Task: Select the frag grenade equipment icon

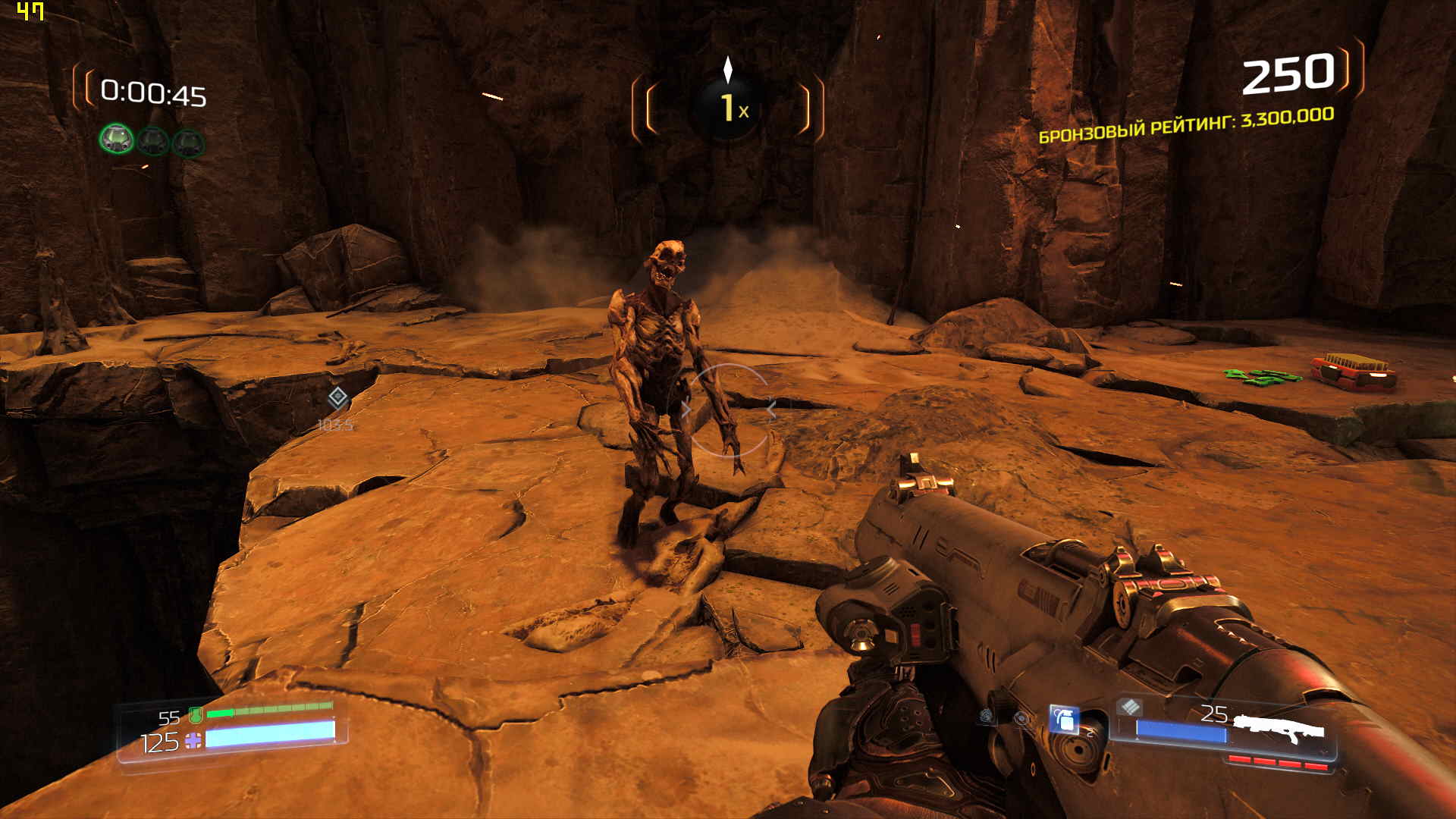Action: [1065, 719]
